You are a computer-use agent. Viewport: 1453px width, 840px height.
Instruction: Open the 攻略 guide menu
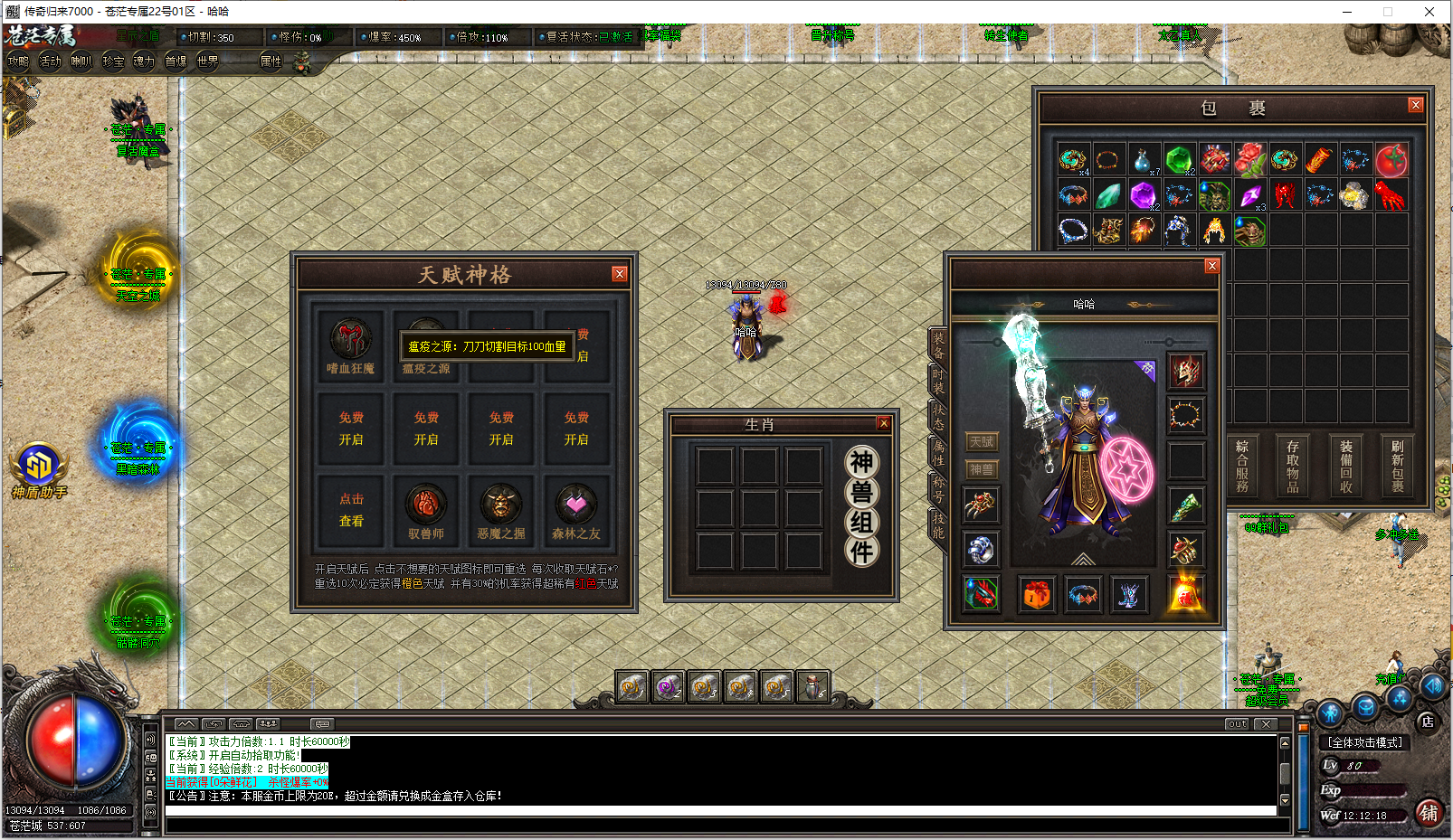pos(18,61)
